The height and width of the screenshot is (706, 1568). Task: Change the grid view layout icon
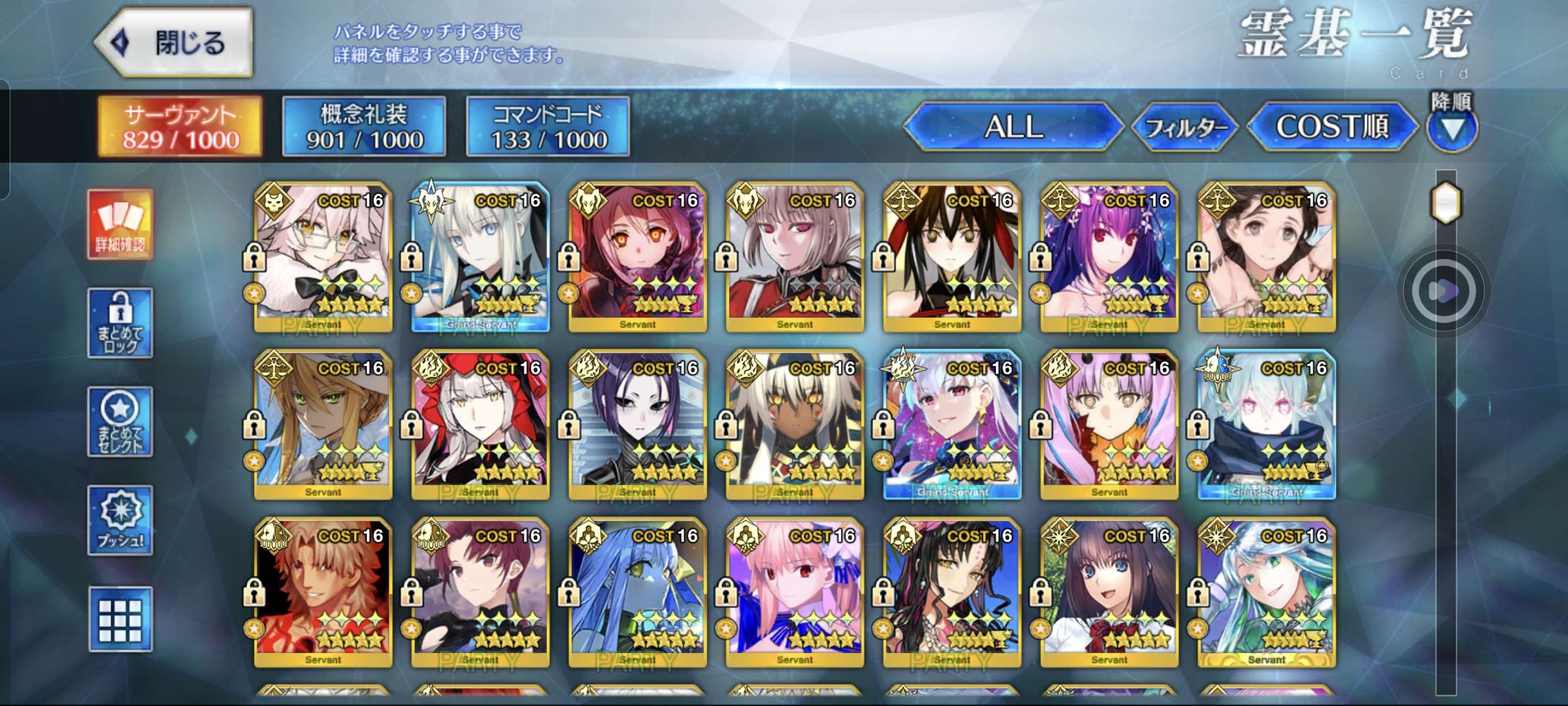coord(120,620)
